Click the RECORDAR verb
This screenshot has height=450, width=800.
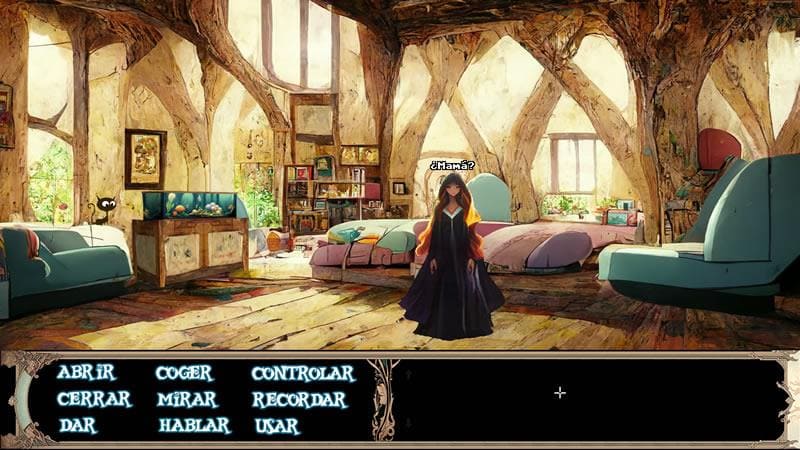tap(299, 399)
